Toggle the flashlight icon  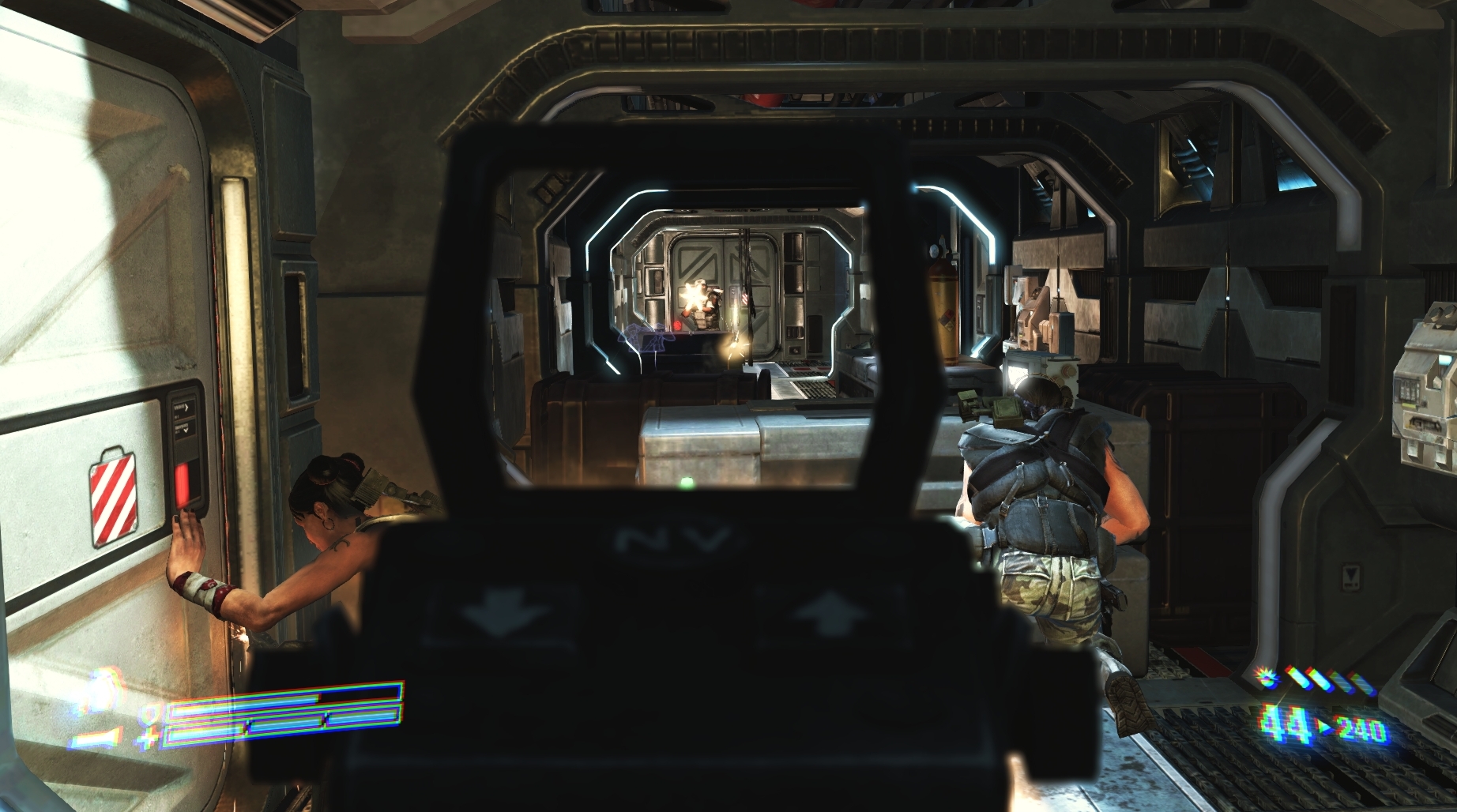click(94, 740)
